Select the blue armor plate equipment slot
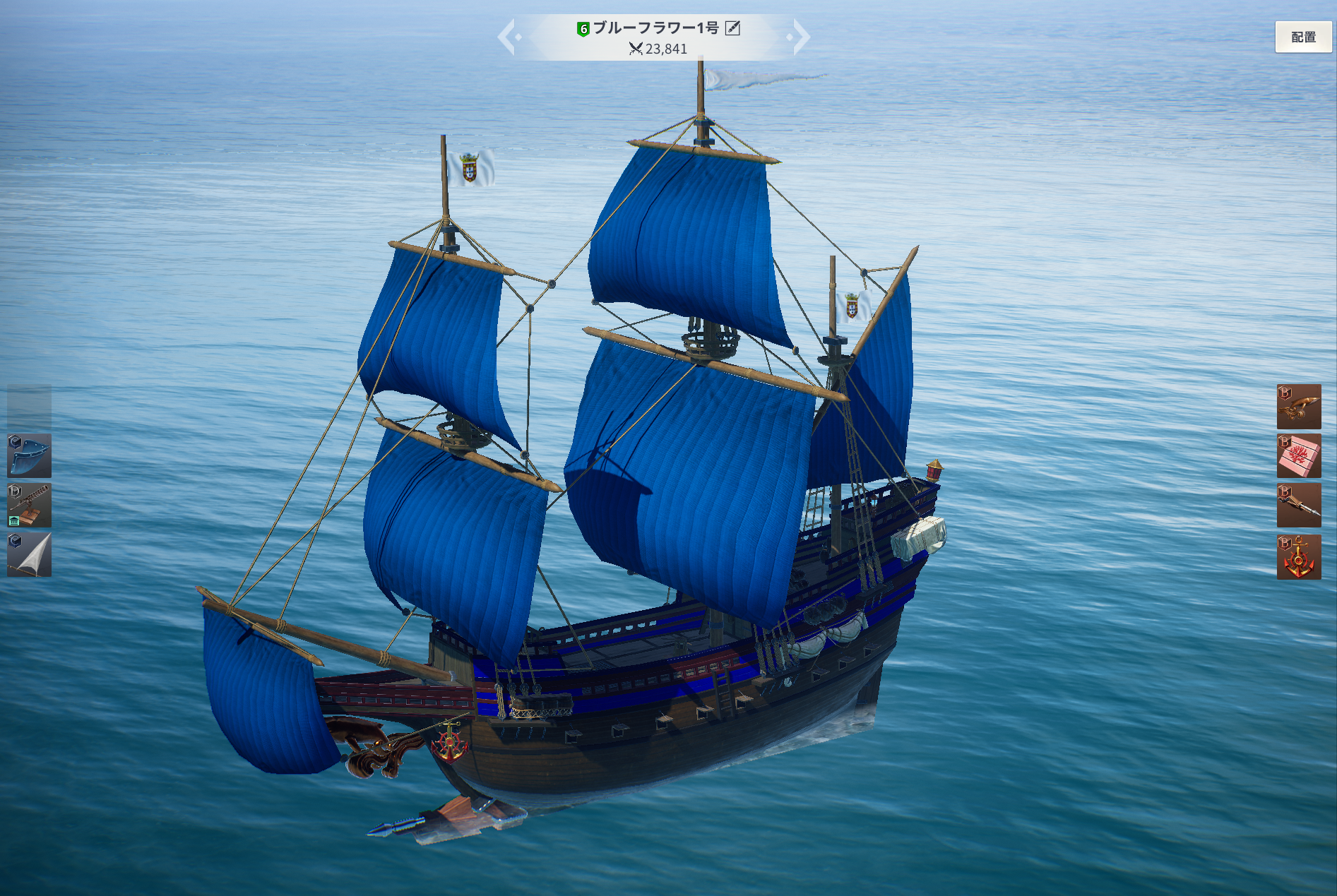Viewport: 1337px width, 896px height. tap(29, 456)
